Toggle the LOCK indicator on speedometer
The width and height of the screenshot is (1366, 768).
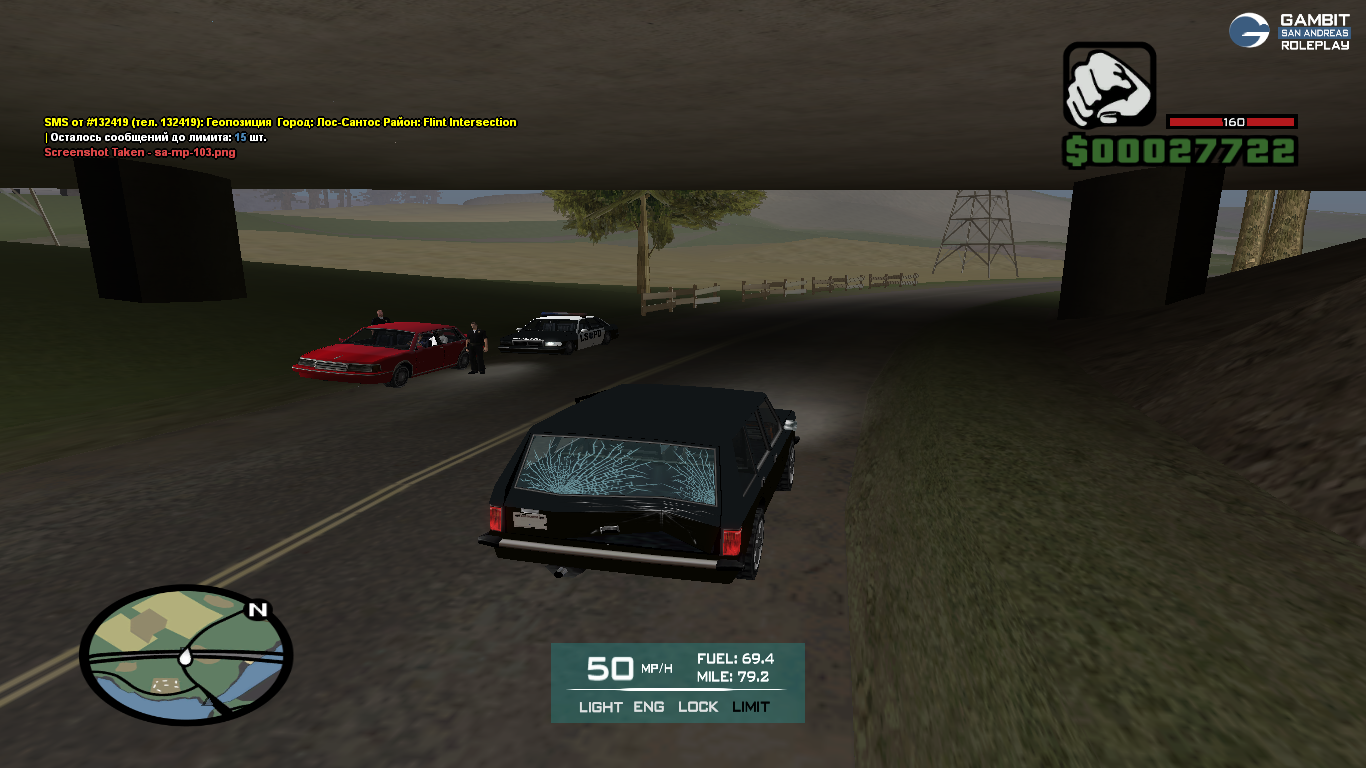click(698, 707)
